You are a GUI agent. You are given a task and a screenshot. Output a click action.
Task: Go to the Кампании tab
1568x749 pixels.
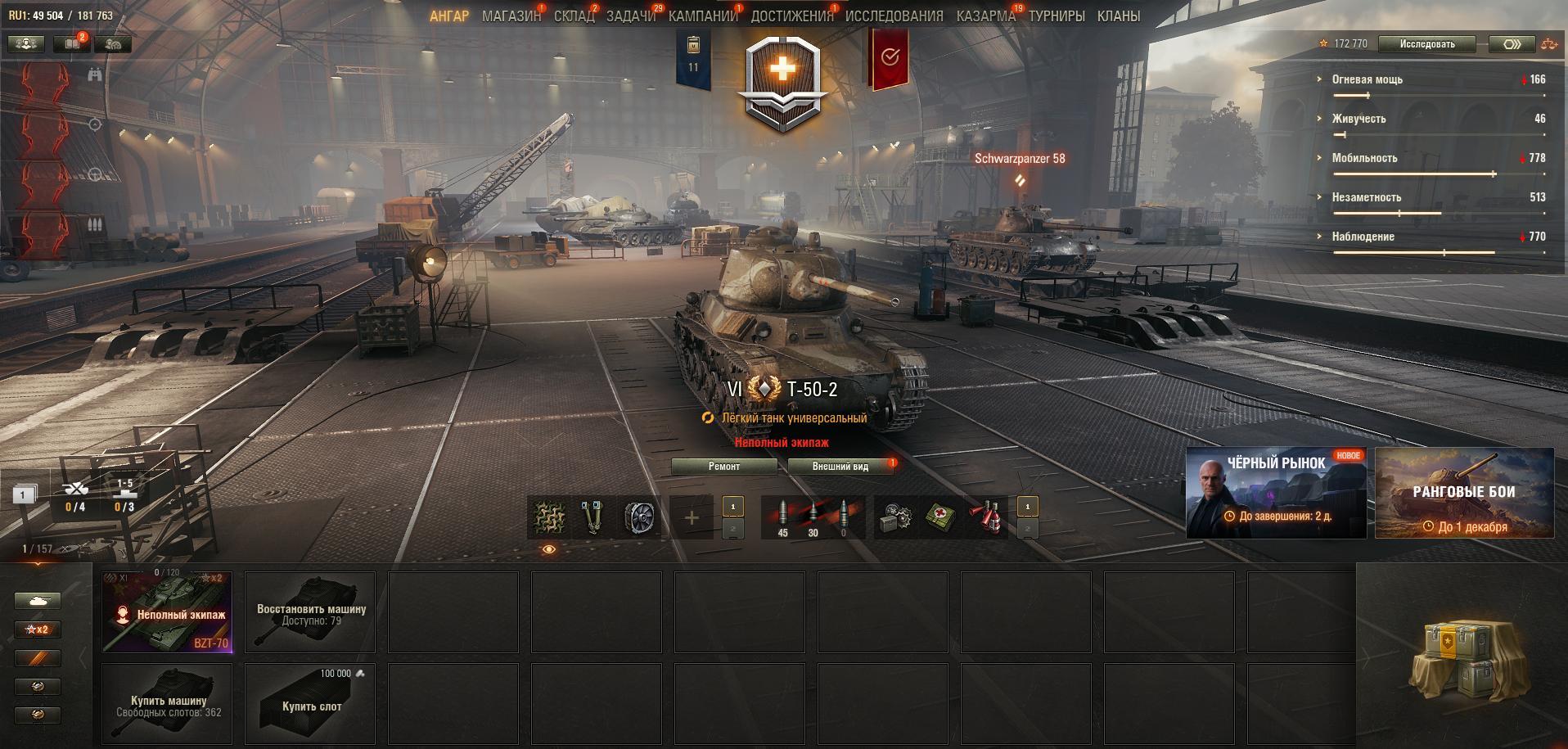702,16
